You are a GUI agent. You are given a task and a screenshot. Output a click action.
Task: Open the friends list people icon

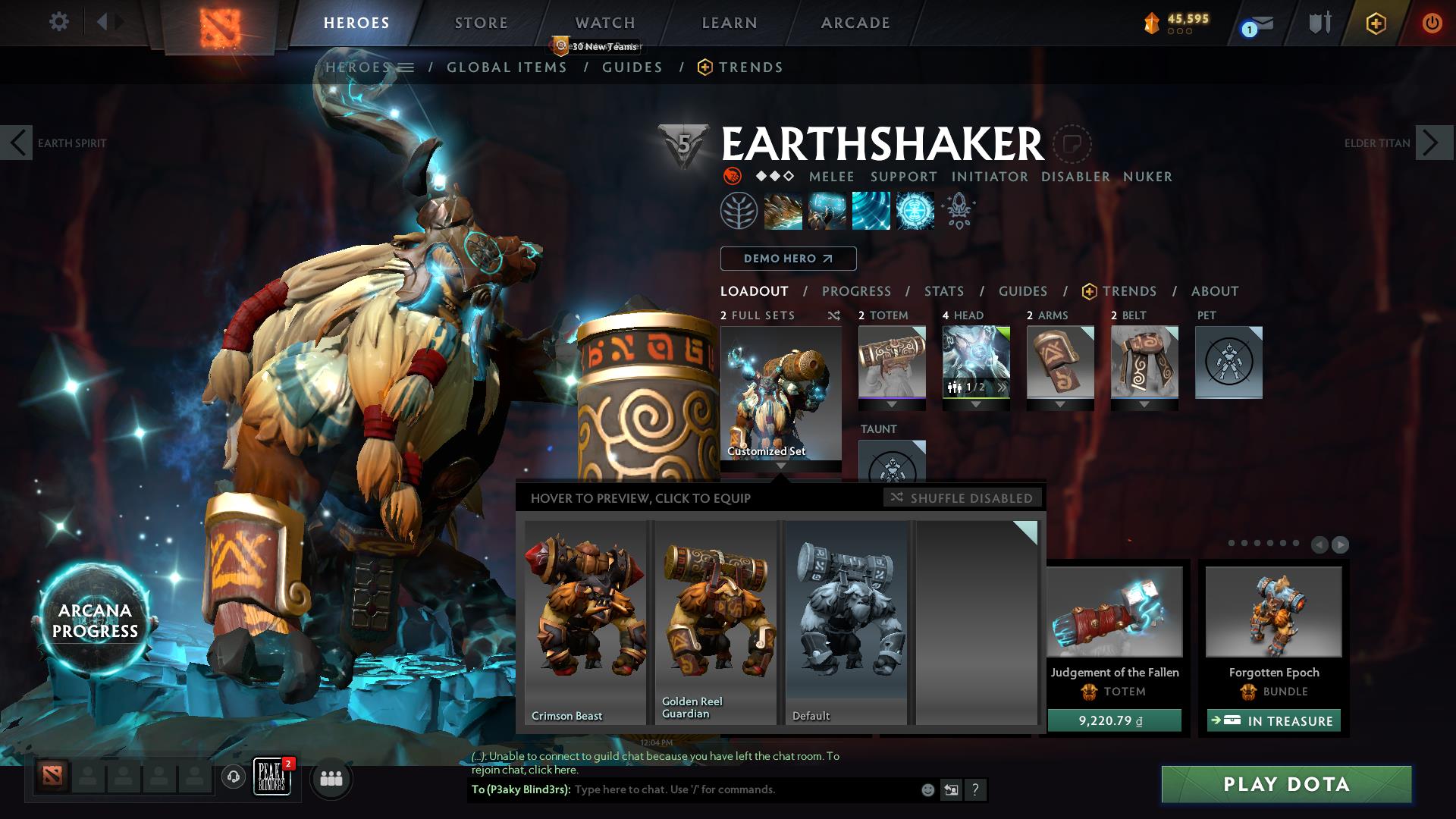coord(331,778)
